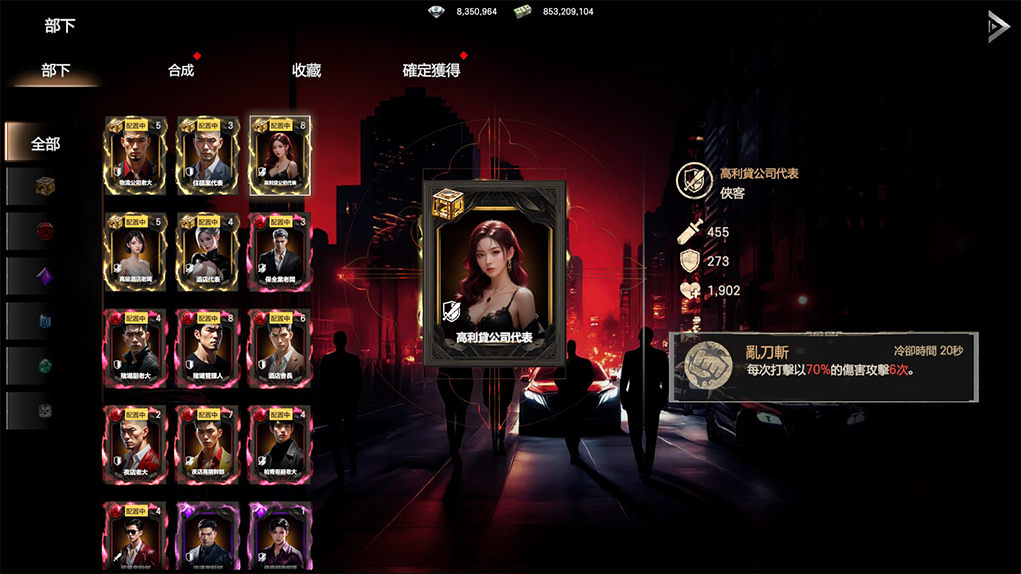Filter by the red gem rarity
The width and height of the screenshot is (1021, 574).
tap(45, 231)
